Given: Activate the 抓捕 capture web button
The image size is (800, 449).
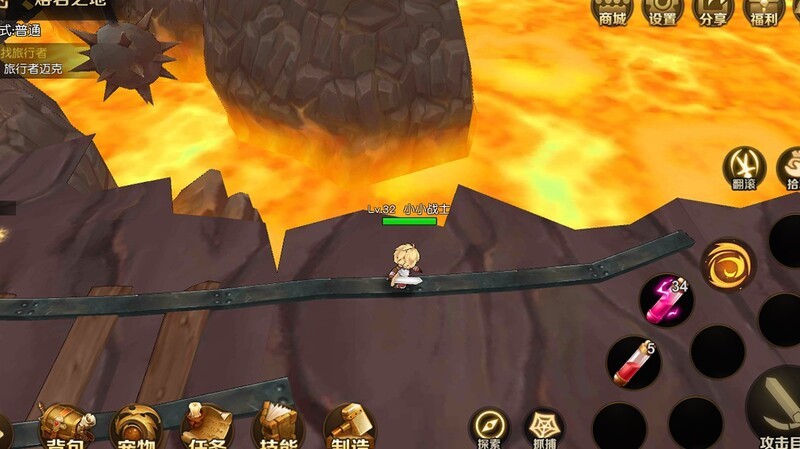Looking at the screenshot, I should click(543, 428).
